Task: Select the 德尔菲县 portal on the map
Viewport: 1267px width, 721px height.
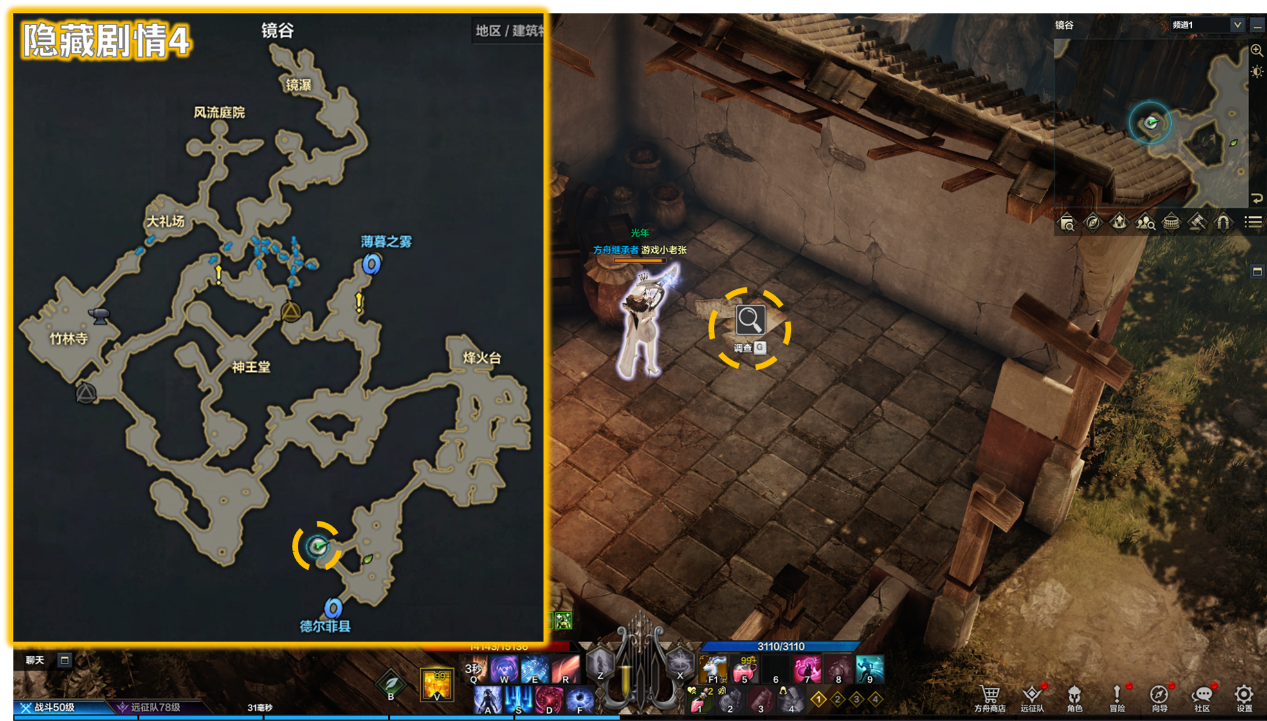Action: pyautogui.click(x=333, y=608)
